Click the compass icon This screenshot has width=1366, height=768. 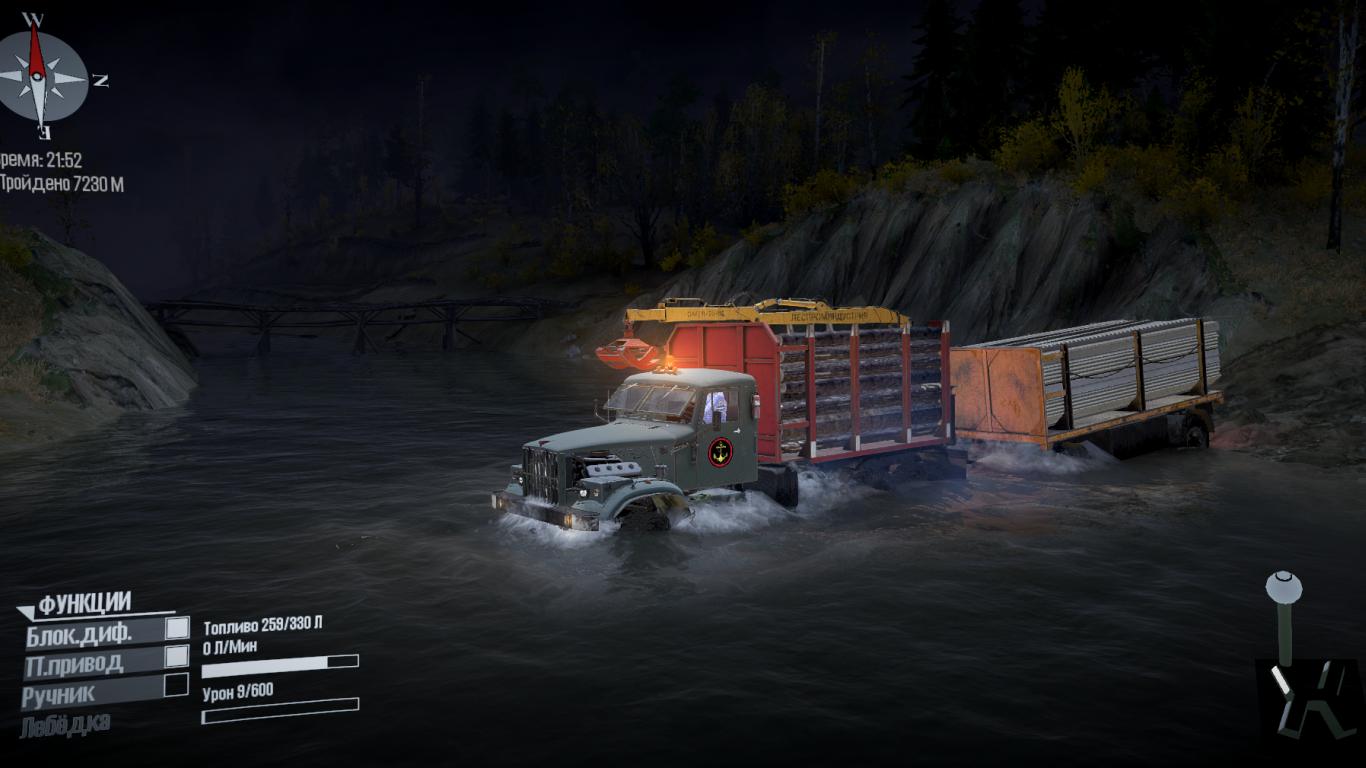pos(41,76)
